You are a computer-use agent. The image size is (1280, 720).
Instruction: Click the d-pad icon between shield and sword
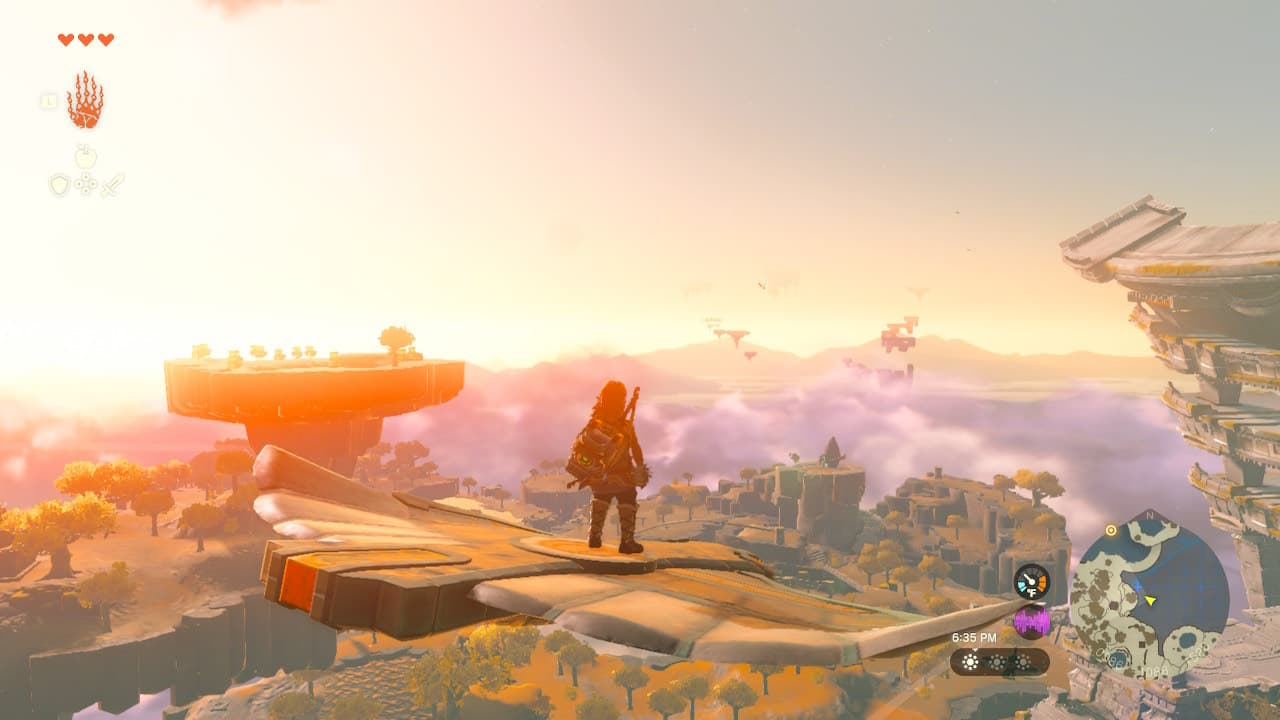[86, 184]
